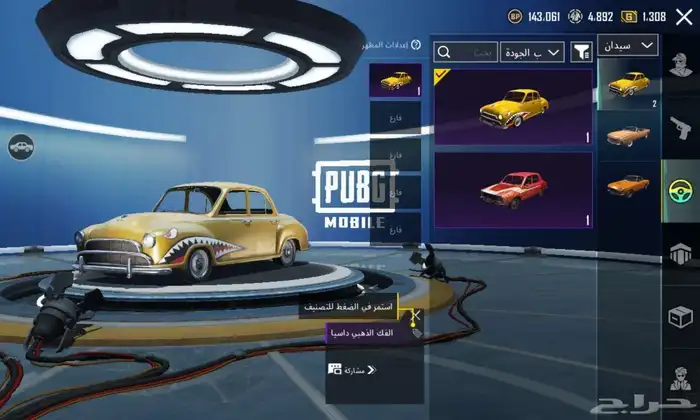Switch to the character outfit category tab

[x=680, y=67]
